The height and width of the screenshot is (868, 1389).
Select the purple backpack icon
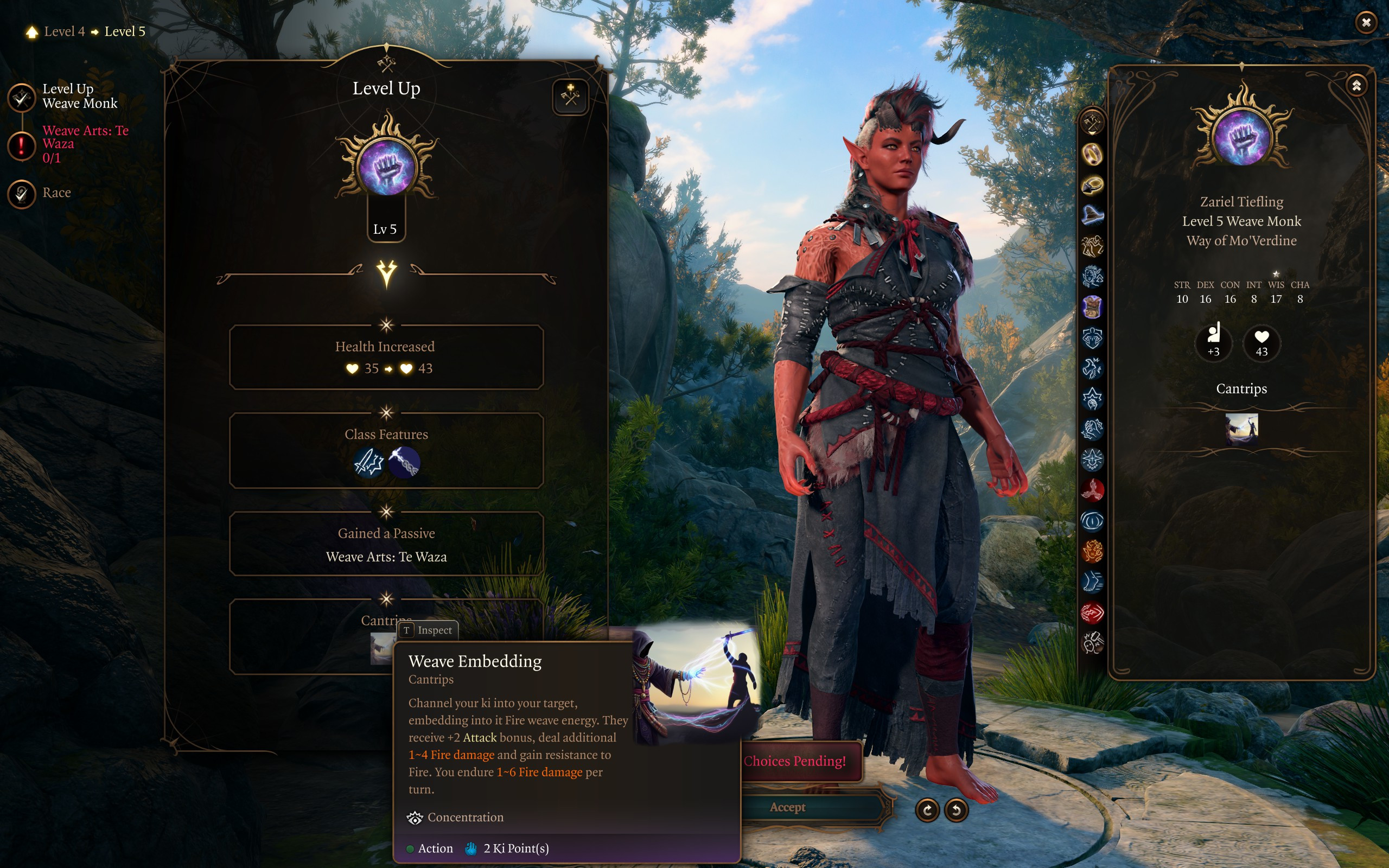[x=1092, y=307]
